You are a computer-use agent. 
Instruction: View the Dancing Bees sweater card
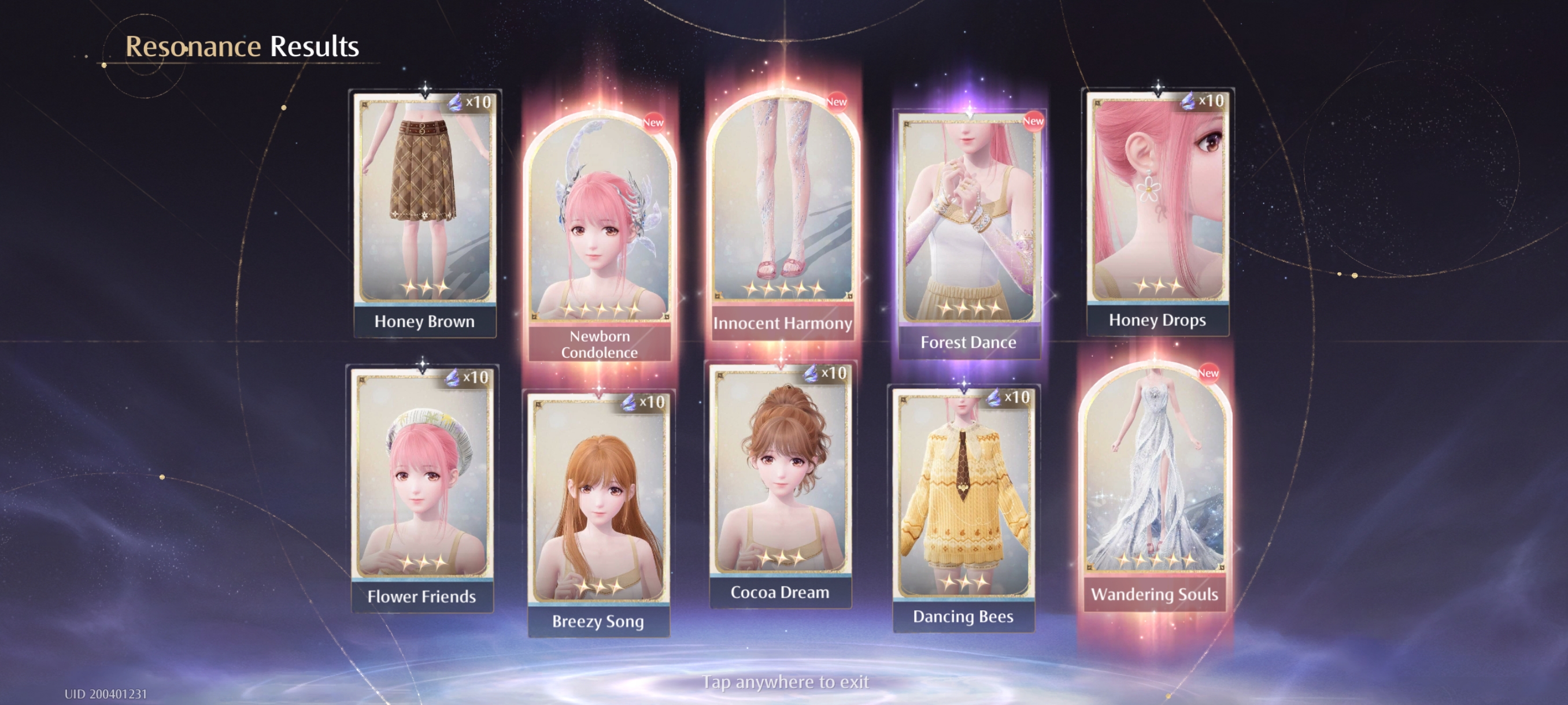[x=964, y=505]
